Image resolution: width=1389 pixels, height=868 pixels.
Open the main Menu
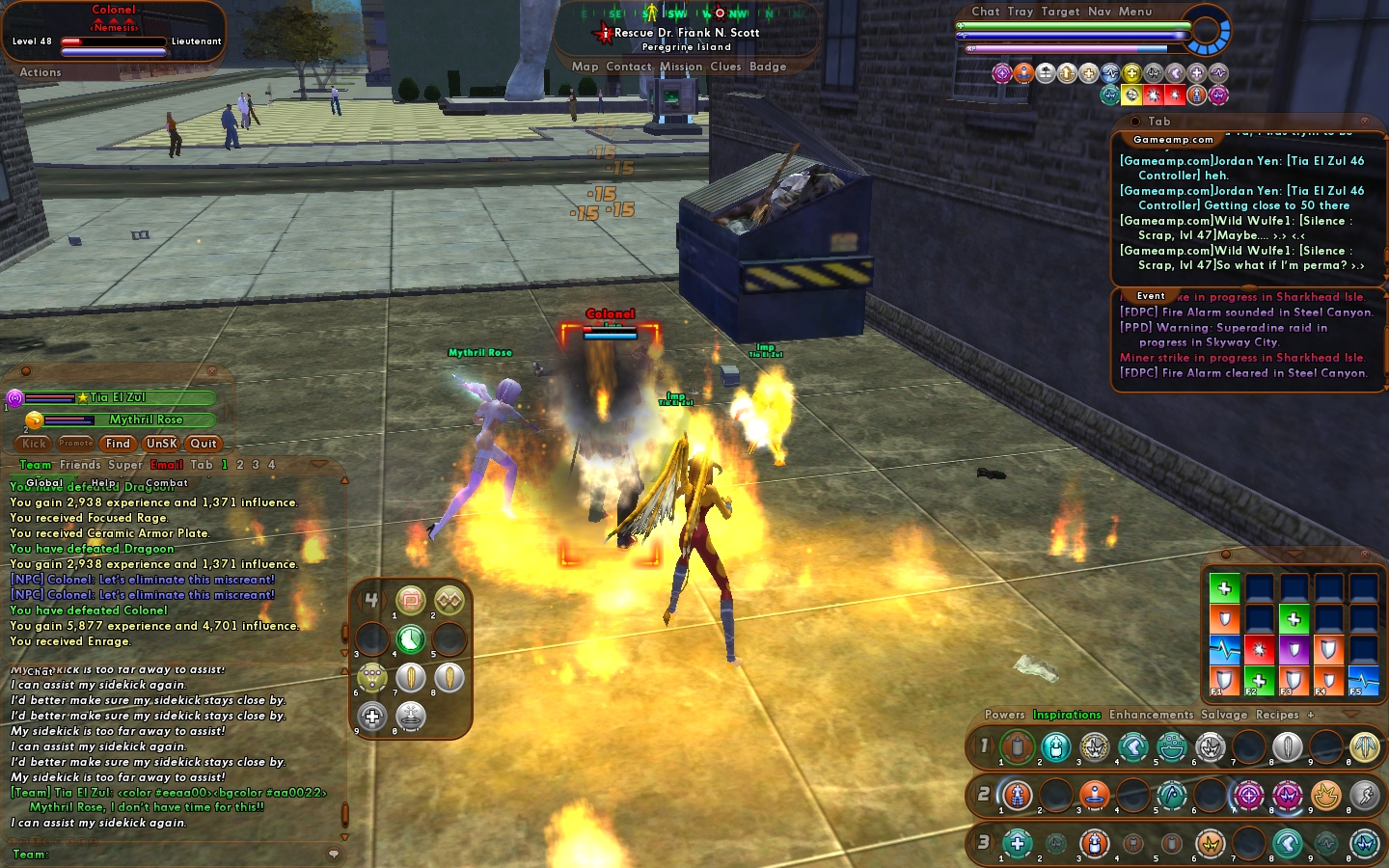click(1135, 12)
